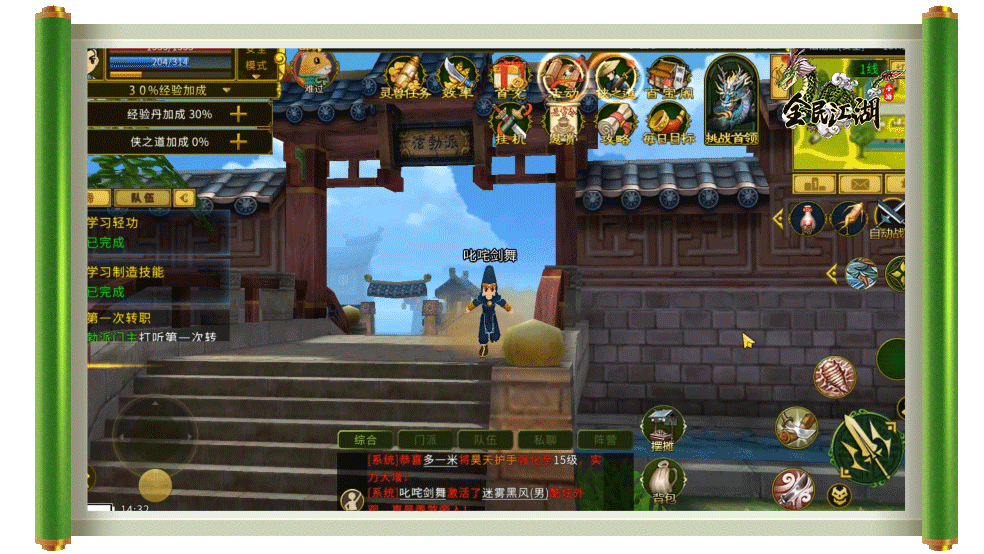
Task: Add 经验丹加成 bonus with plus button
Action: click(238, 114)
